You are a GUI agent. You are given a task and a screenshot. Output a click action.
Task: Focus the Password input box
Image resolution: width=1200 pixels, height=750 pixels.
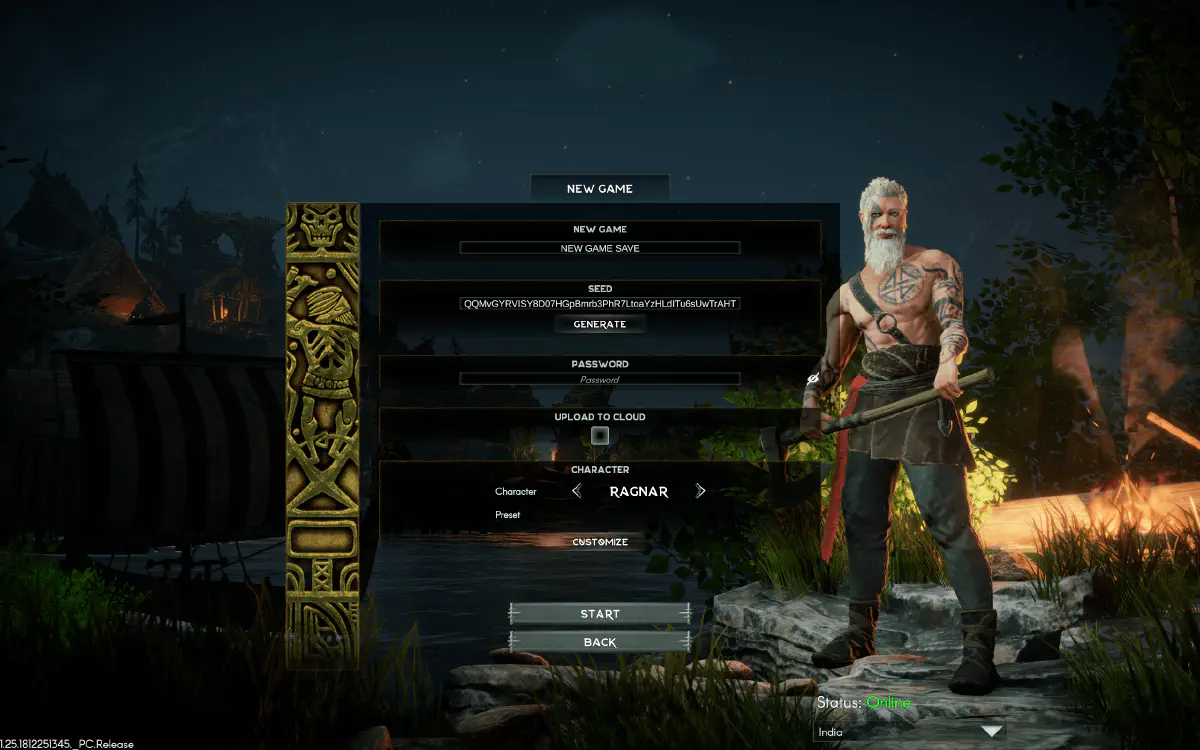click(600, 379)
